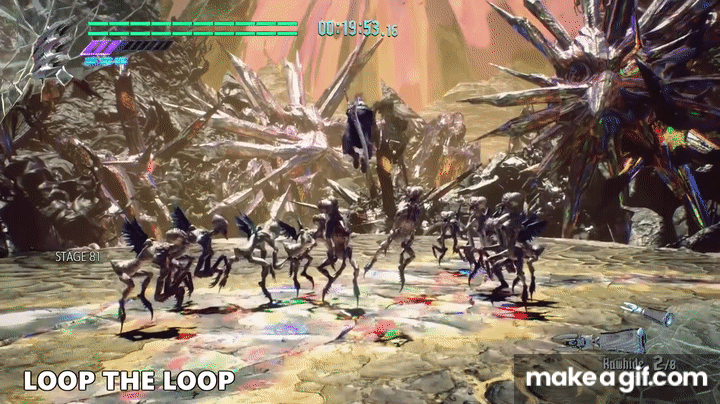Screen dimensions: 720x404
Task: Click the winged character emblem beside the health bar
Action: coord(50,50)
